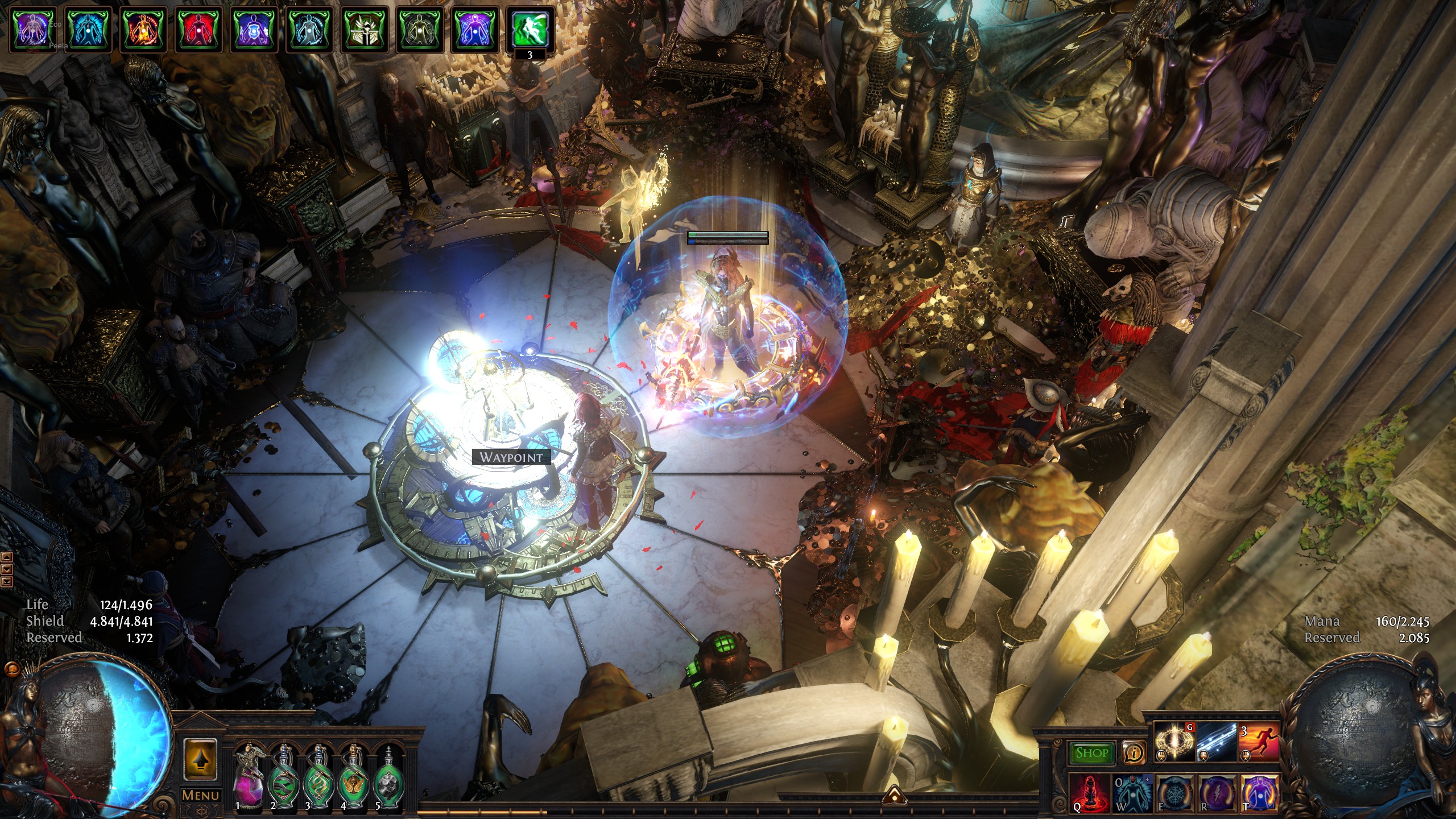The height and width of the screenshot is (819, 1456).
Task: Select the purple aura skill bound to T
Action: point(1259,791)
